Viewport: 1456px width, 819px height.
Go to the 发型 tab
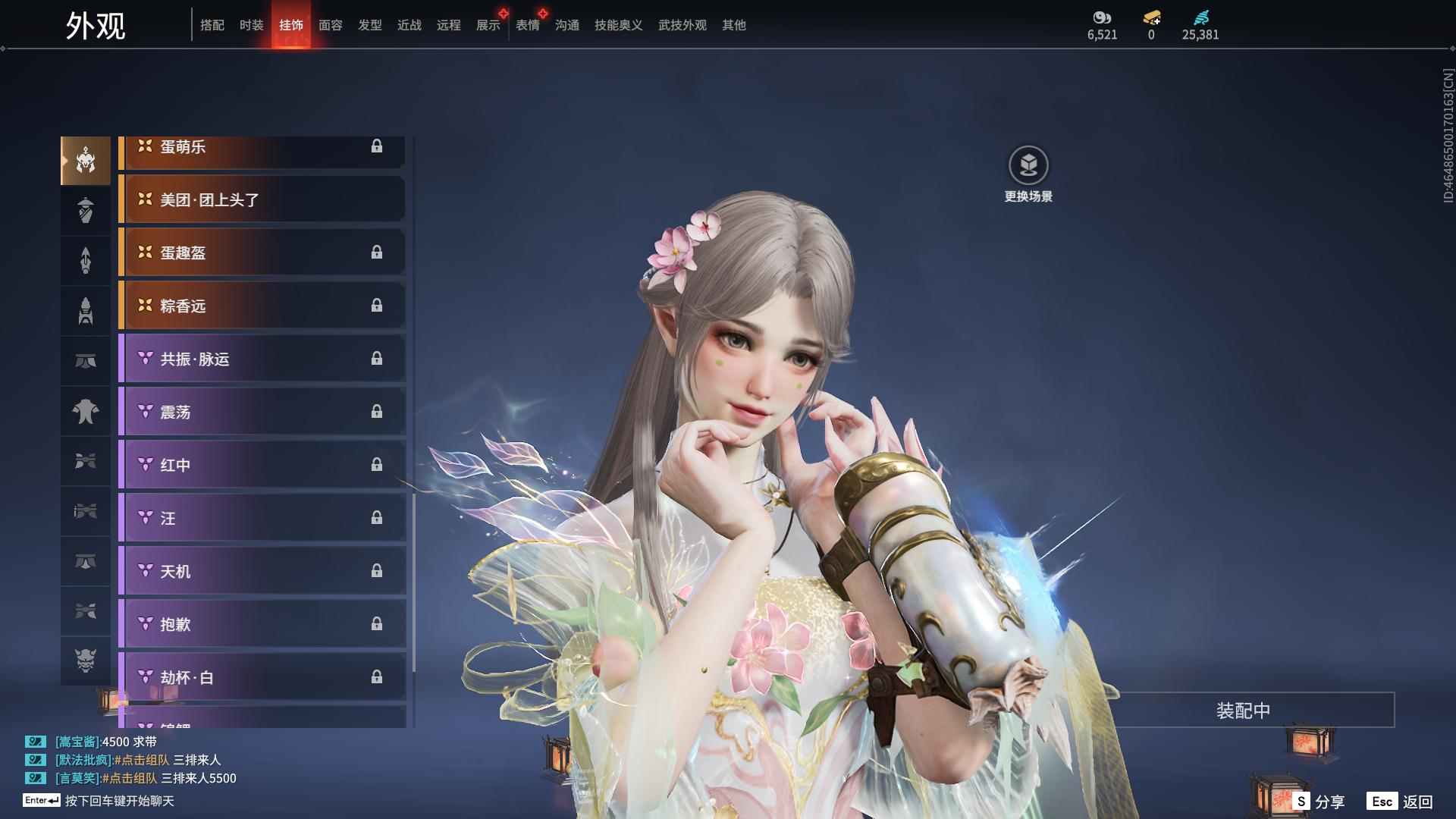coord(369,25)
